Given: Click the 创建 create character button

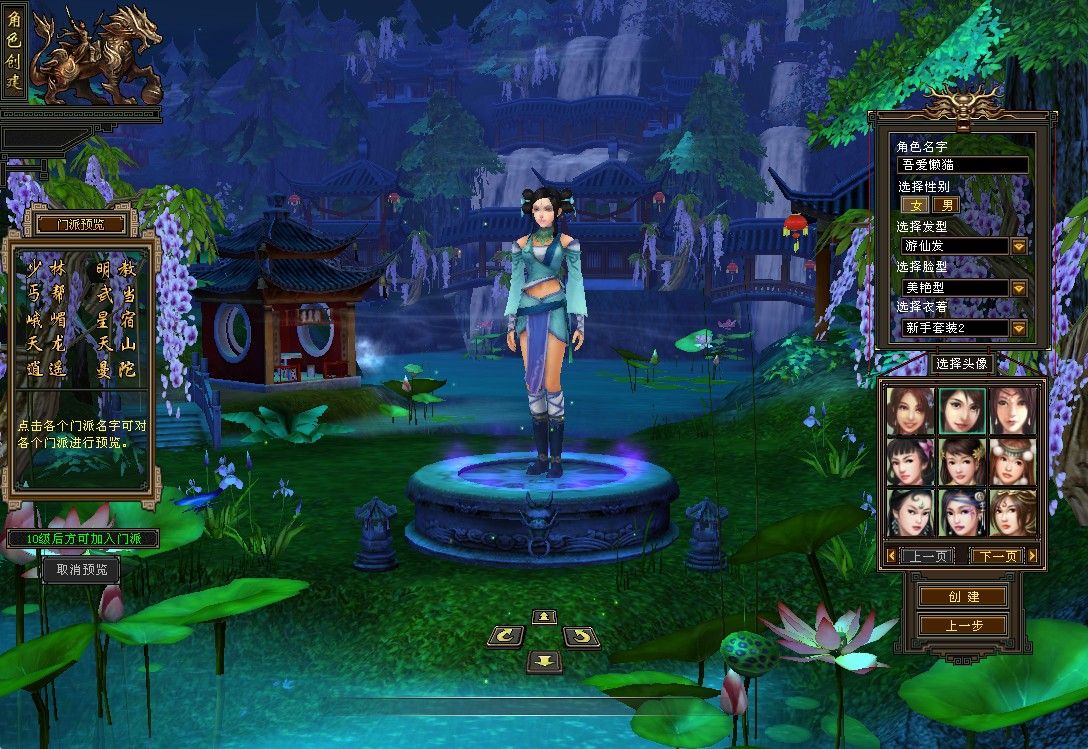Looking at the screenshot, I should click(x=964, y=596).
